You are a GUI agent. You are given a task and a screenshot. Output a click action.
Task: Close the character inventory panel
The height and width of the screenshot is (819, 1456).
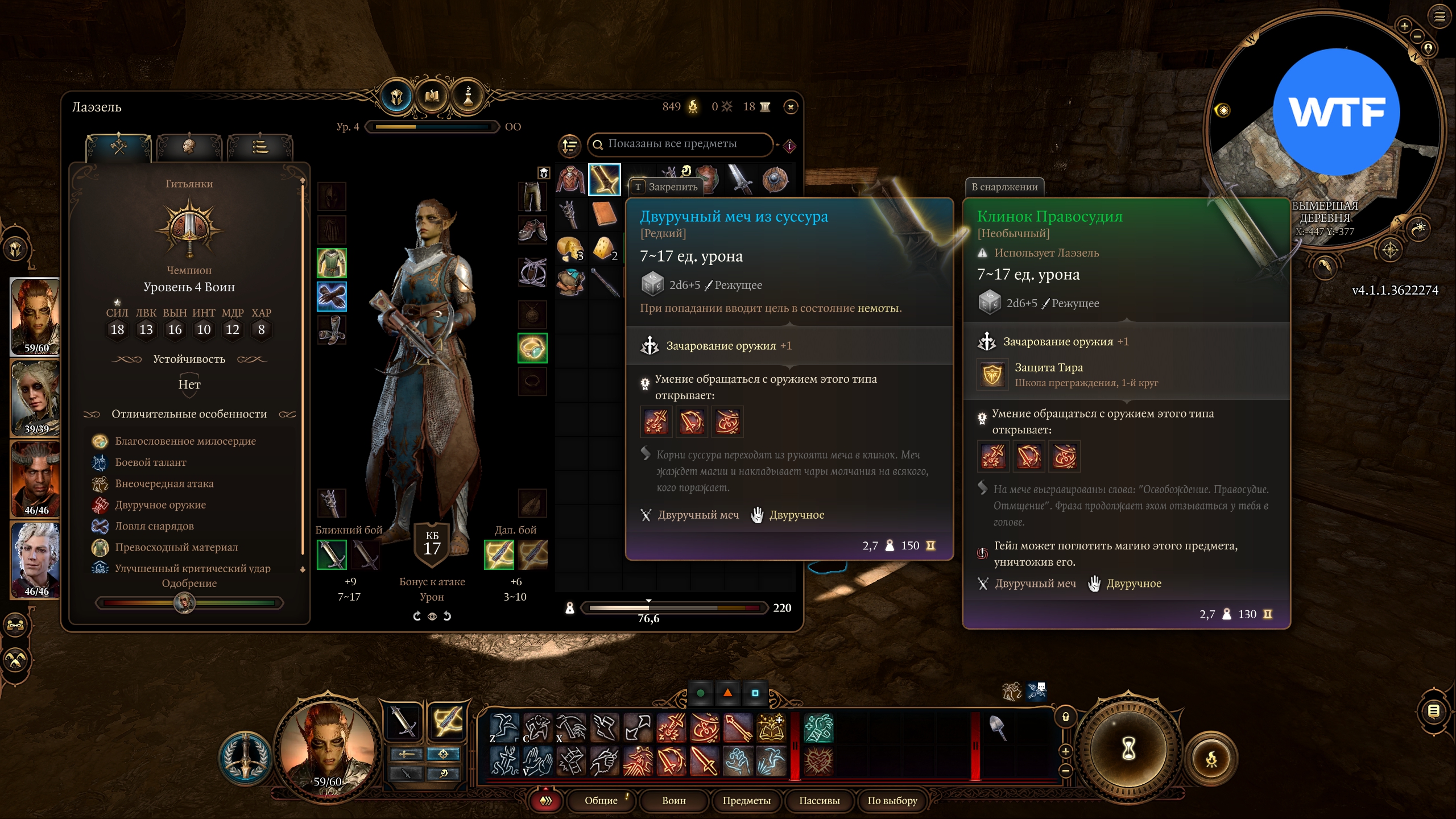[x=791, y=107]
